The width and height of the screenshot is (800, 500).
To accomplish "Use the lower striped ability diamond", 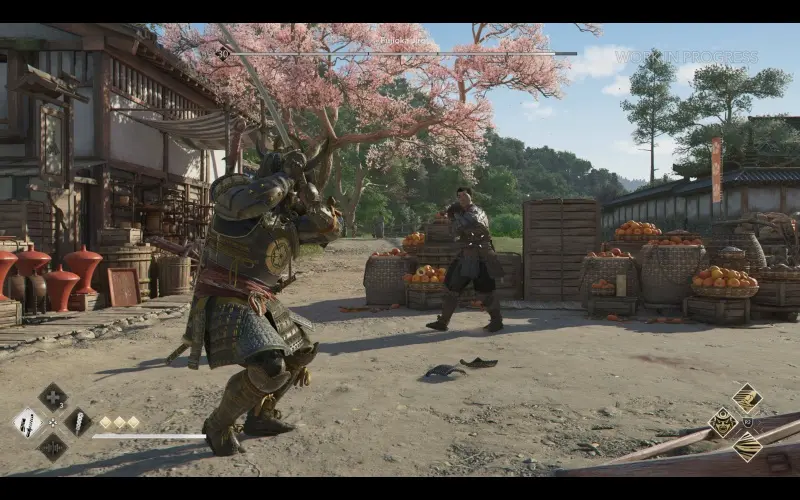I will (x=747, y=446).
